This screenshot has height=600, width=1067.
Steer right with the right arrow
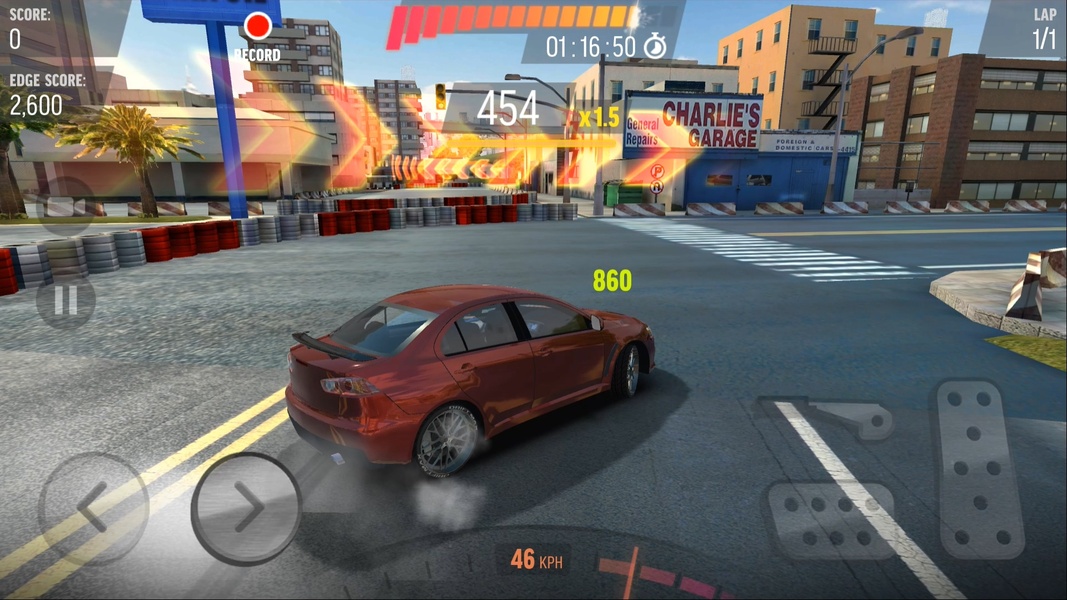246,509
